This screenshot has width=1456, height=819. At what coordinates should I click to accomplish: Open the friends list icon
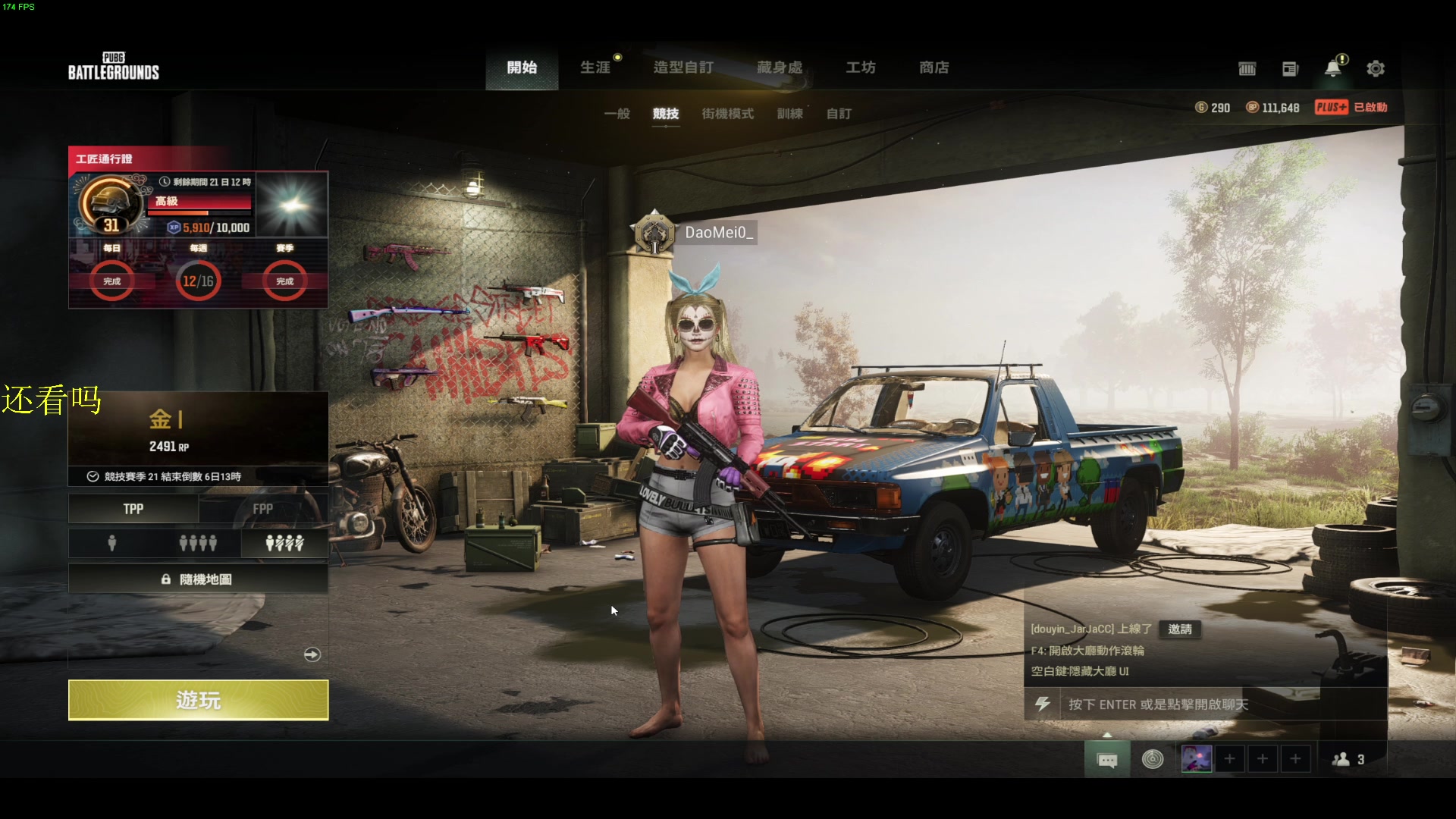point(1348,759)
